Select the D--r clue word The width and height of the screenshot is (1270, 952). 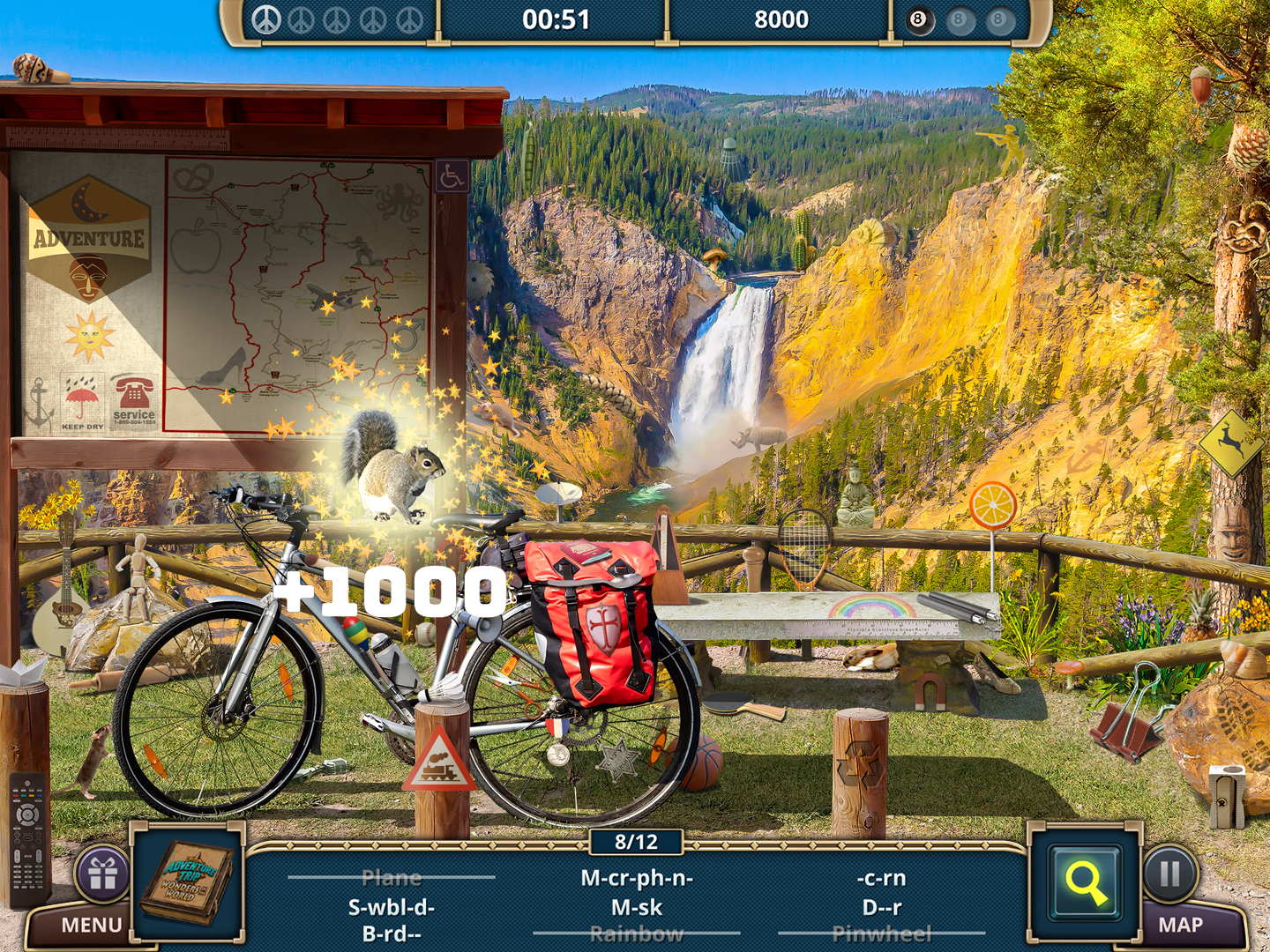tap(881, 907)
